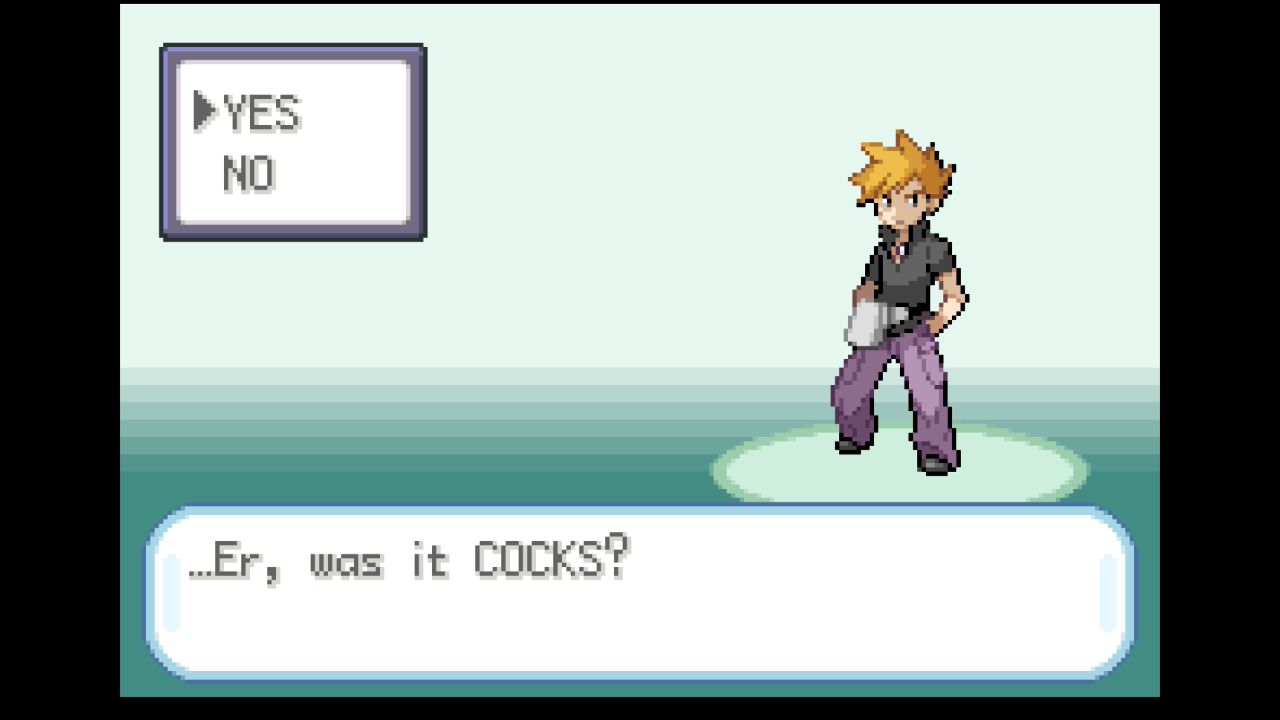
Task: Select the NO option
Action: [x=249, y=175]
